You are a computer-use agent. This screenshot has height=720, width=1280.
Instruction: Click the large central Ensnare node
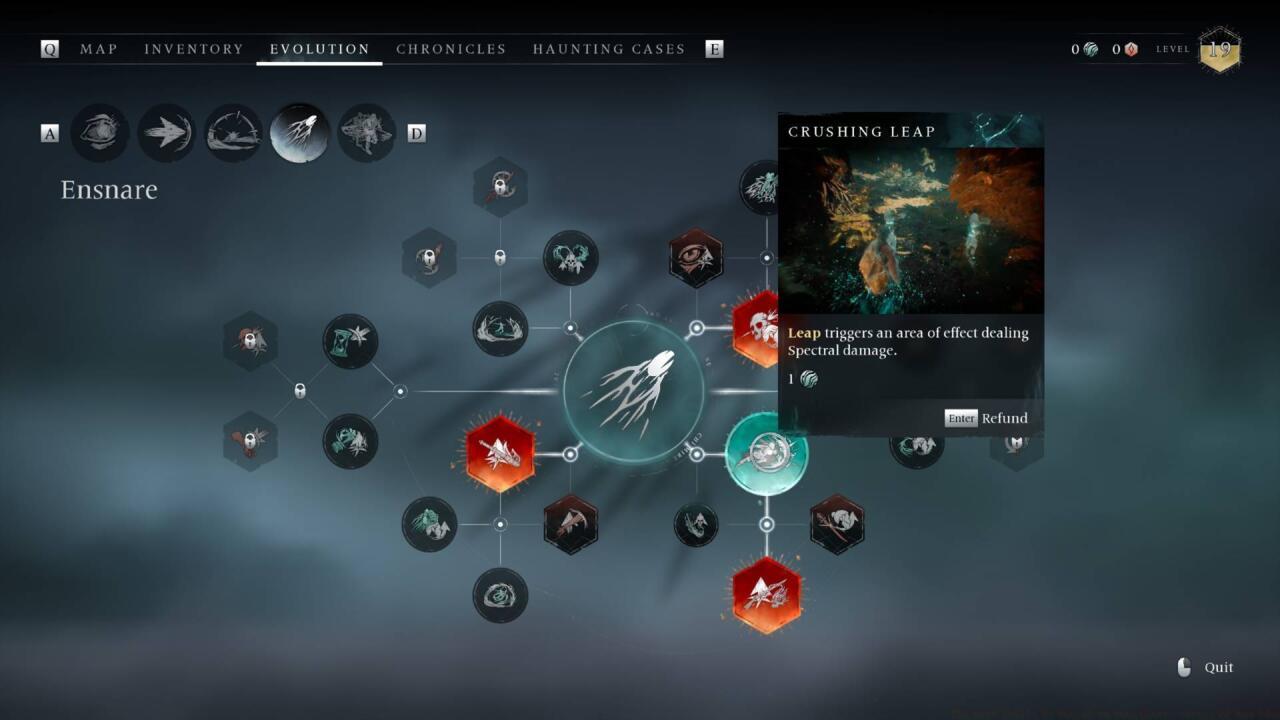(633, 391)
